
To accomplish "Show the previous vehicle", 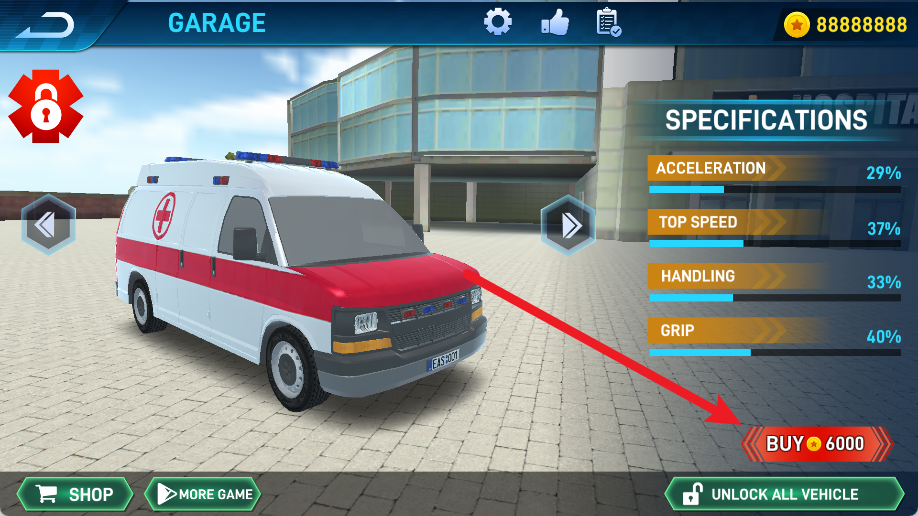I will click(x=48, y=224).
